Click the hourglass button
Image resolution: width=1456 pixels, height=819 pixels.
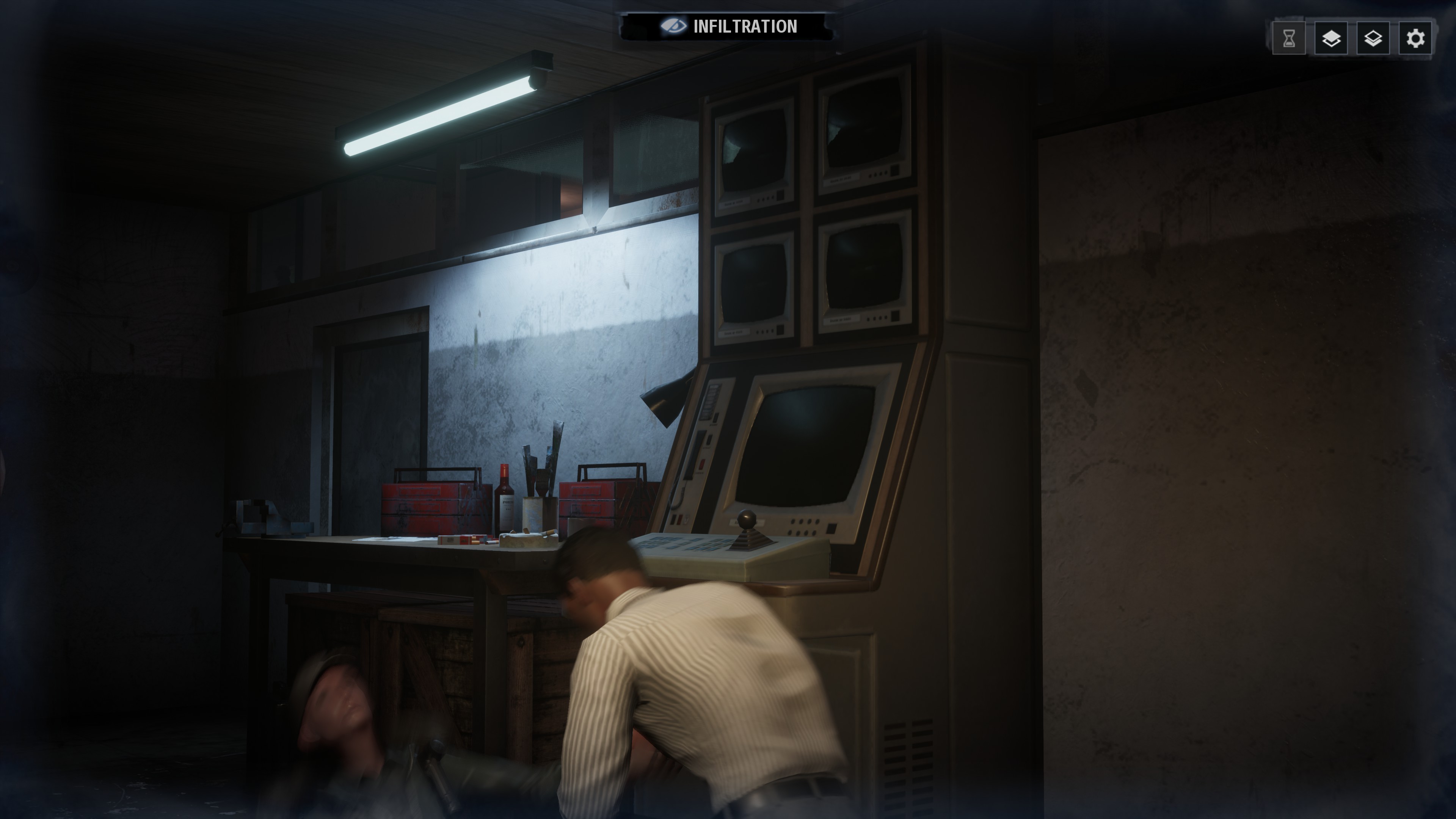pos(1289,38)
